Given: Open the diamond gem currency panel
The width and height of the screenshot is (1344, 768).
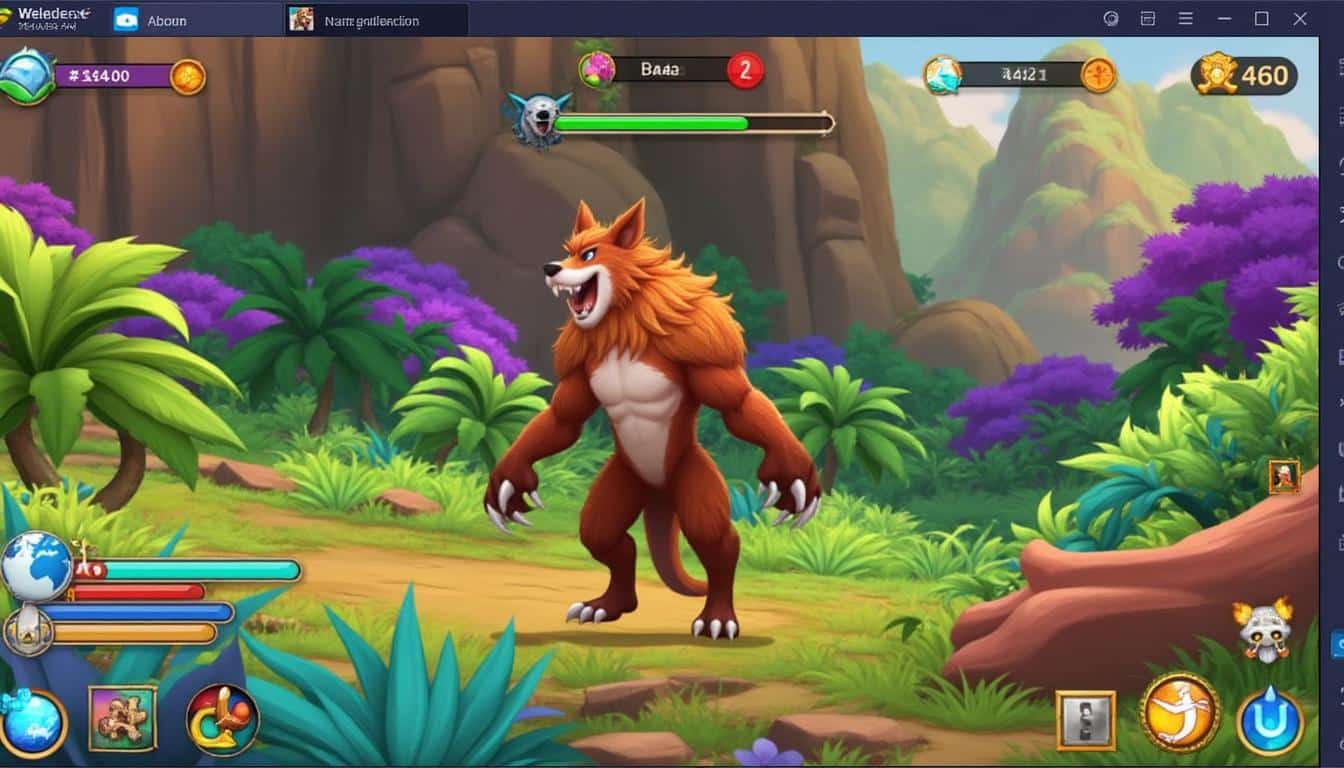Looking at the screenshot, I should (25, 75).
